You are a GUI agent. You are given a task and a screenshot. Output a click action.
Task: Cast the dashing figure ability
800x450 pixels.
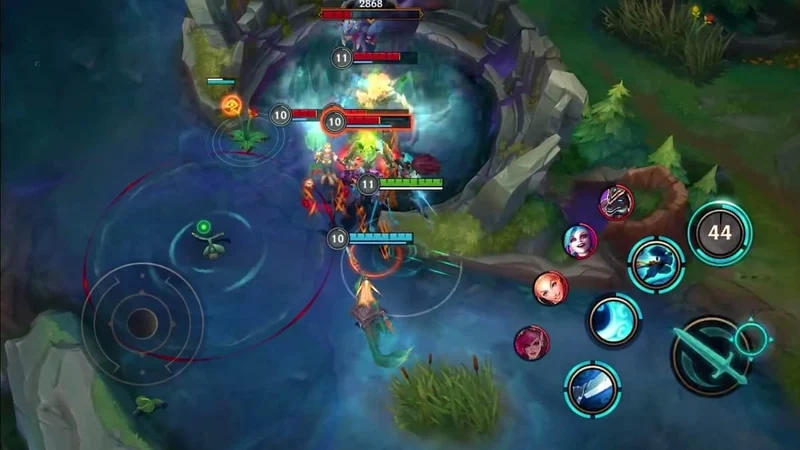pyautogui.click(x=656, y=263)
